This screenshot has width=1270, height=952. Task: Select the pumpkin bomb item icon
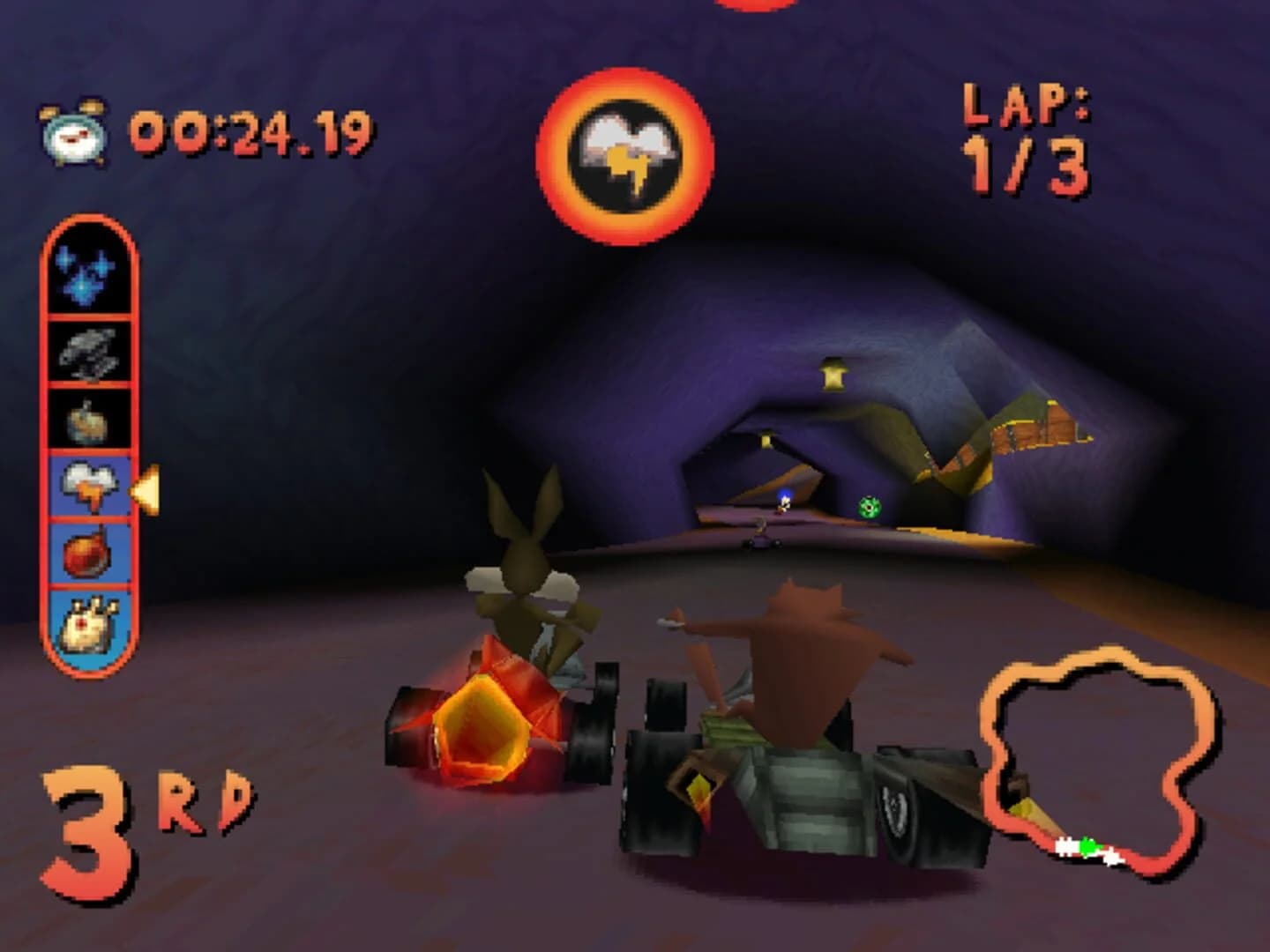coord(88,421)
